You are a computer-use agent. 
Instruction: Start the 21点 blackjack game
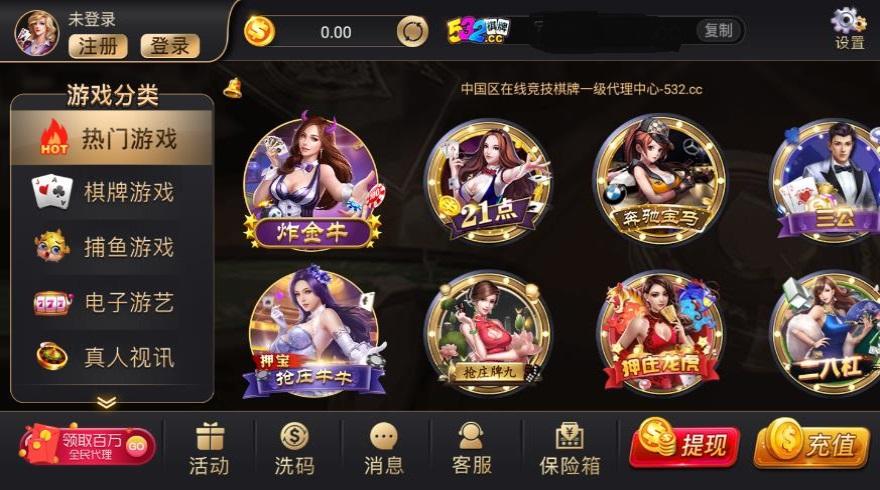(487, 182)
